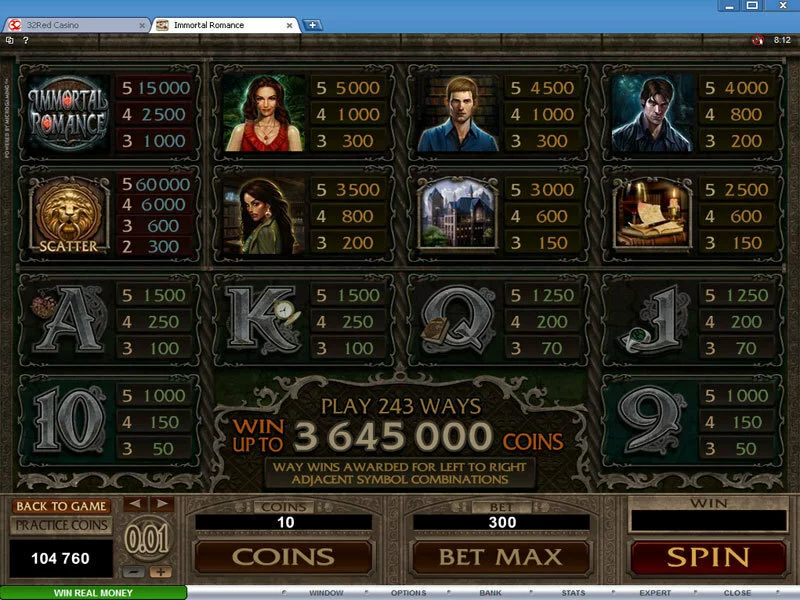Switch to Expert mode

[x=655, y=593]
